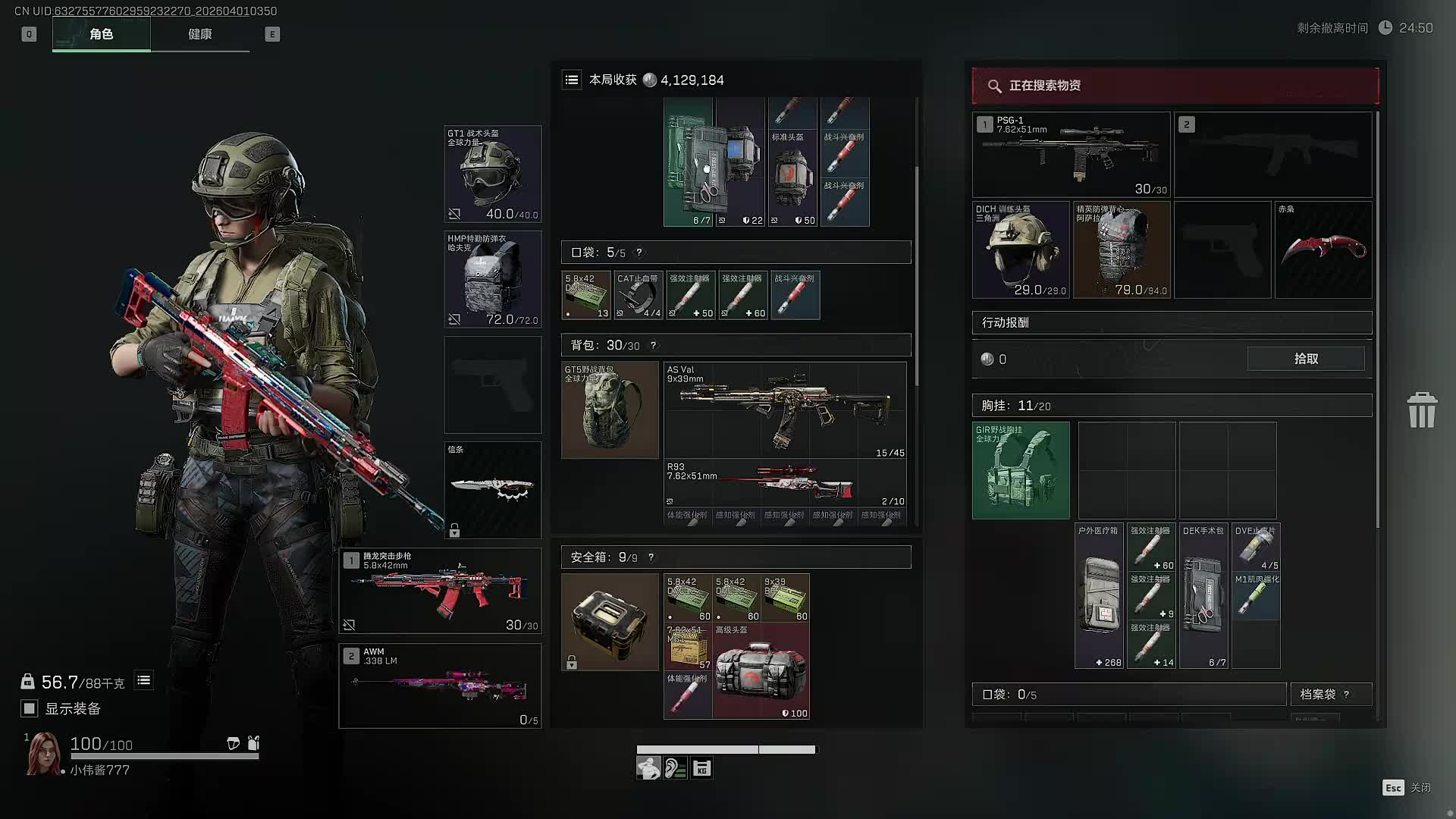The height and width of the screenshot is (819, 1456).
Task: Select the 角色 tab
Action: click(101, 34)
